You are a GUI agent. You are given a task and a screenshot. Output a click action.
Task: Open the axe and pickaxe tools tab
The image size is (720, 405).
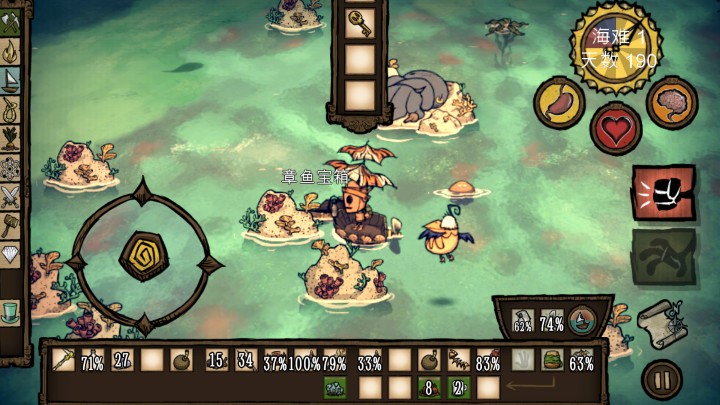(x=11, y=22)
